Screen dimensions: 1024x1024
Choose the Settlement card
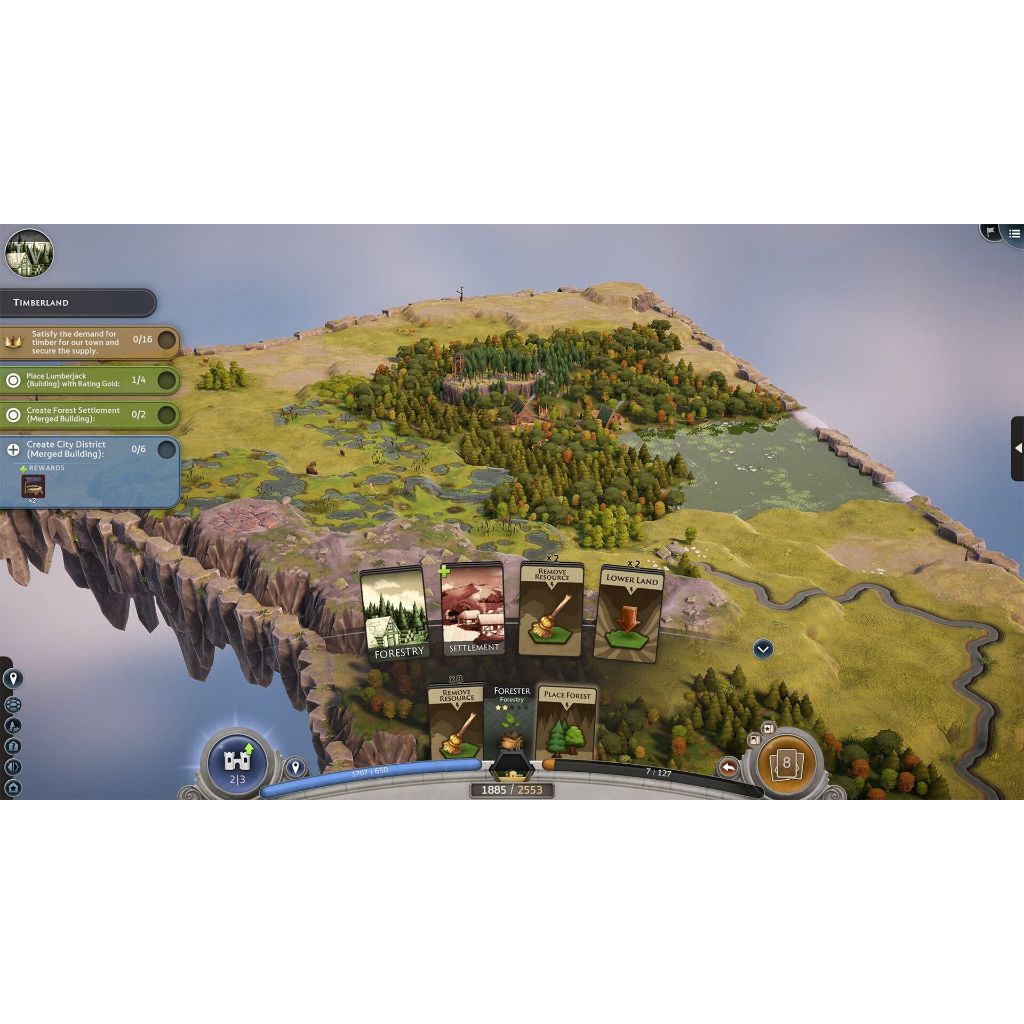coord(473,609)
